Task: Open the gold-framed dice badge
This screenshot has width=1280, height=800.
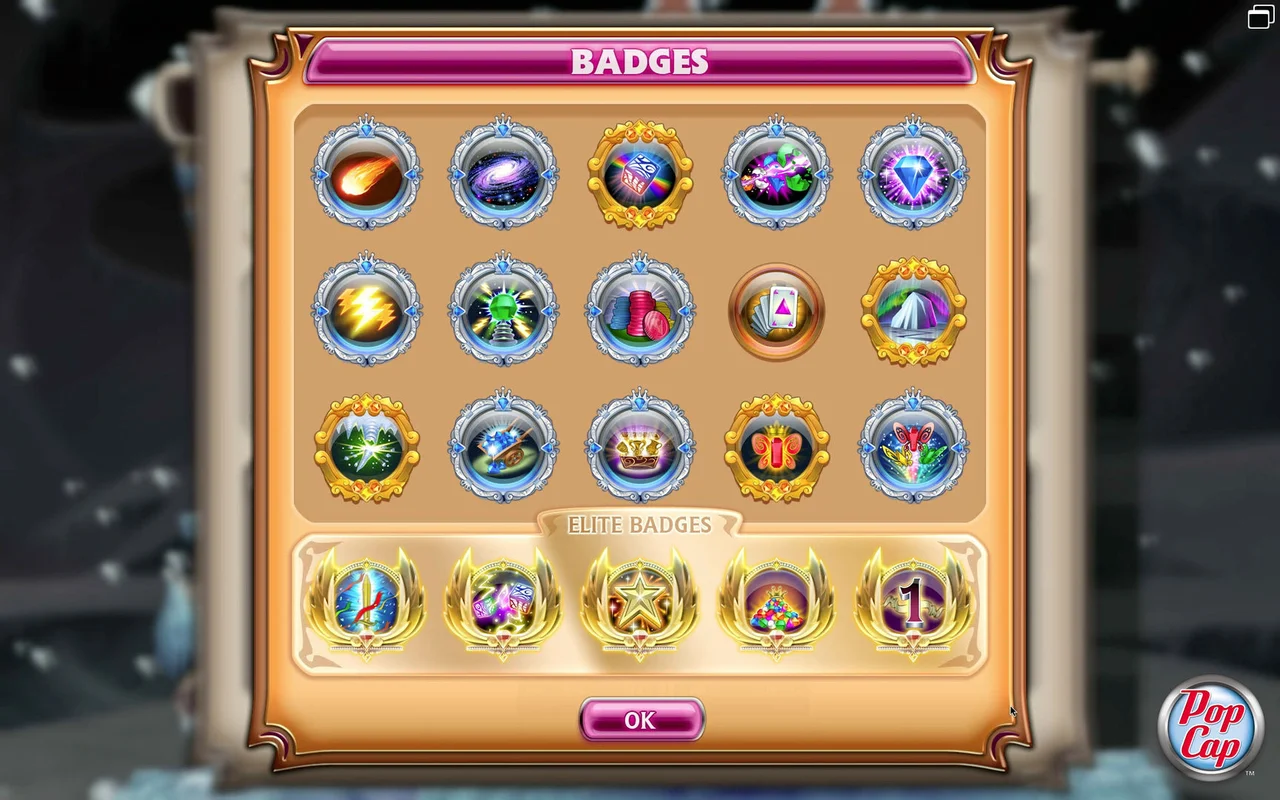Action: click(x=640, y=173)
